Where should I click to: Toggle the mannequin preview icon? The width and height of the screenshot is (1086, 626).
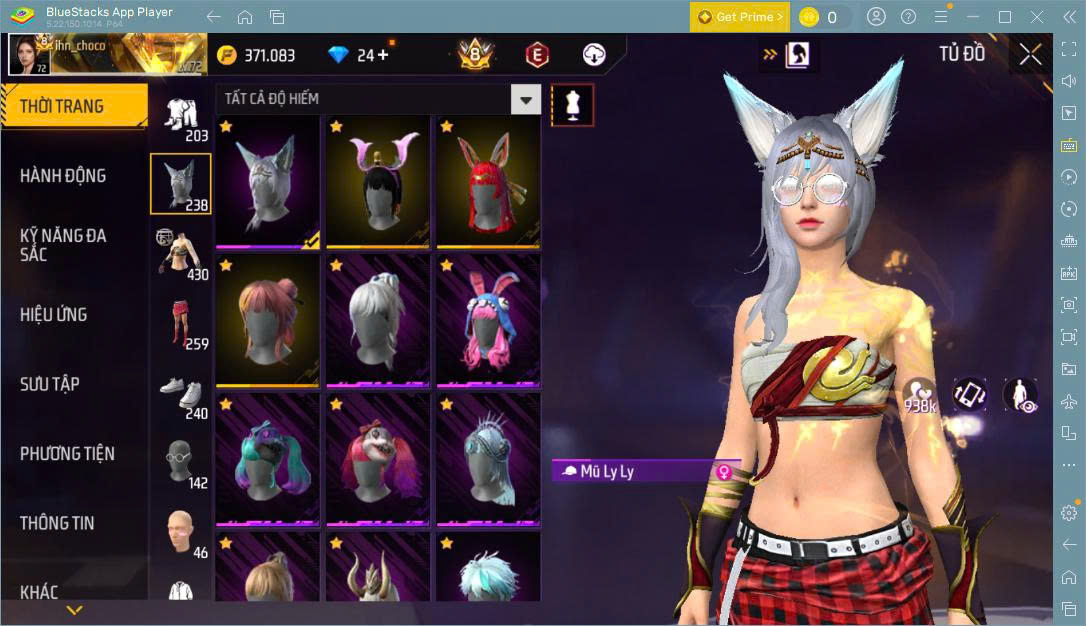573,104
